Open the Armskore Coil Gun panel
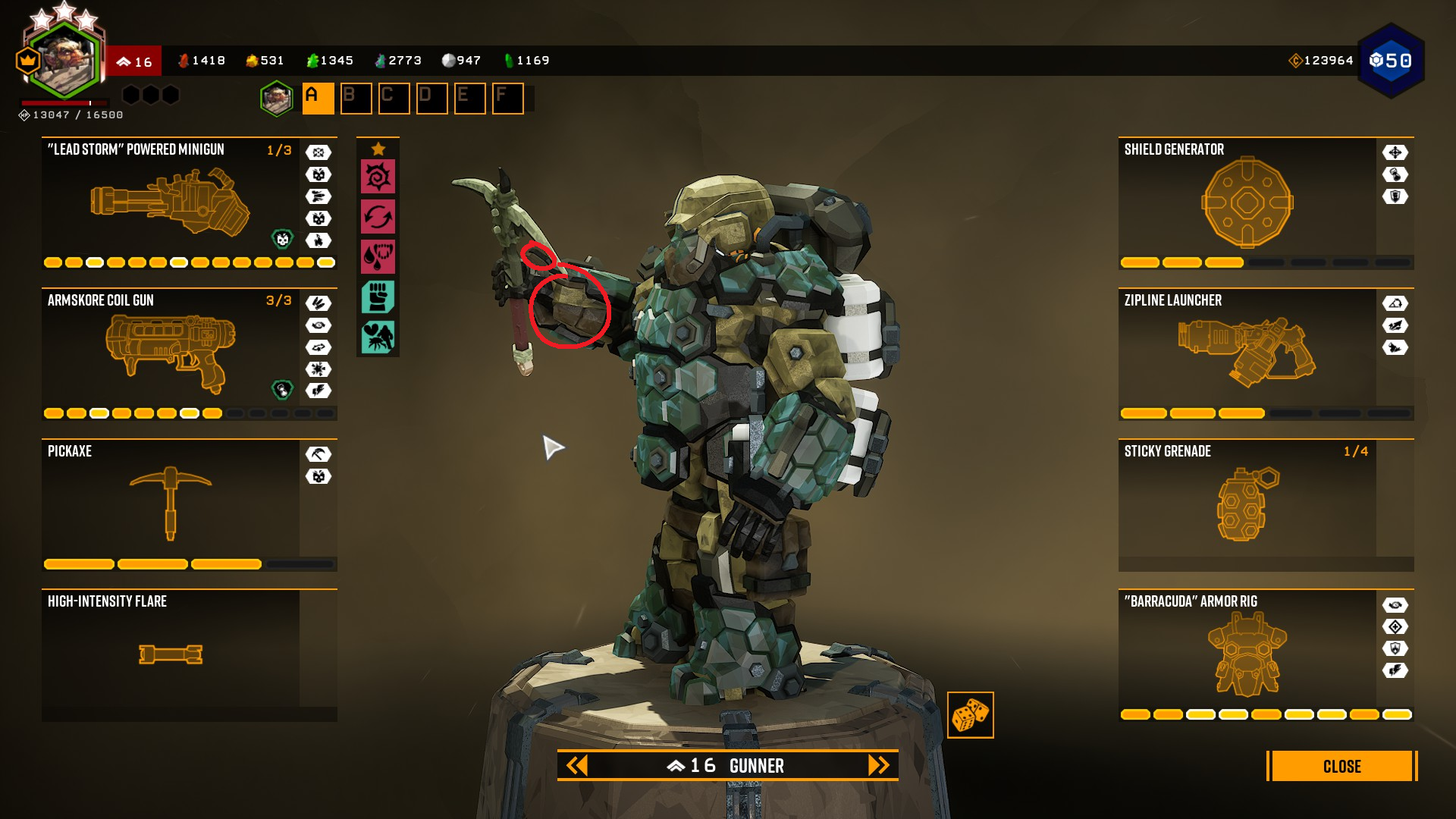Screen dimensions: 1456x819 (x=171, y=354)
